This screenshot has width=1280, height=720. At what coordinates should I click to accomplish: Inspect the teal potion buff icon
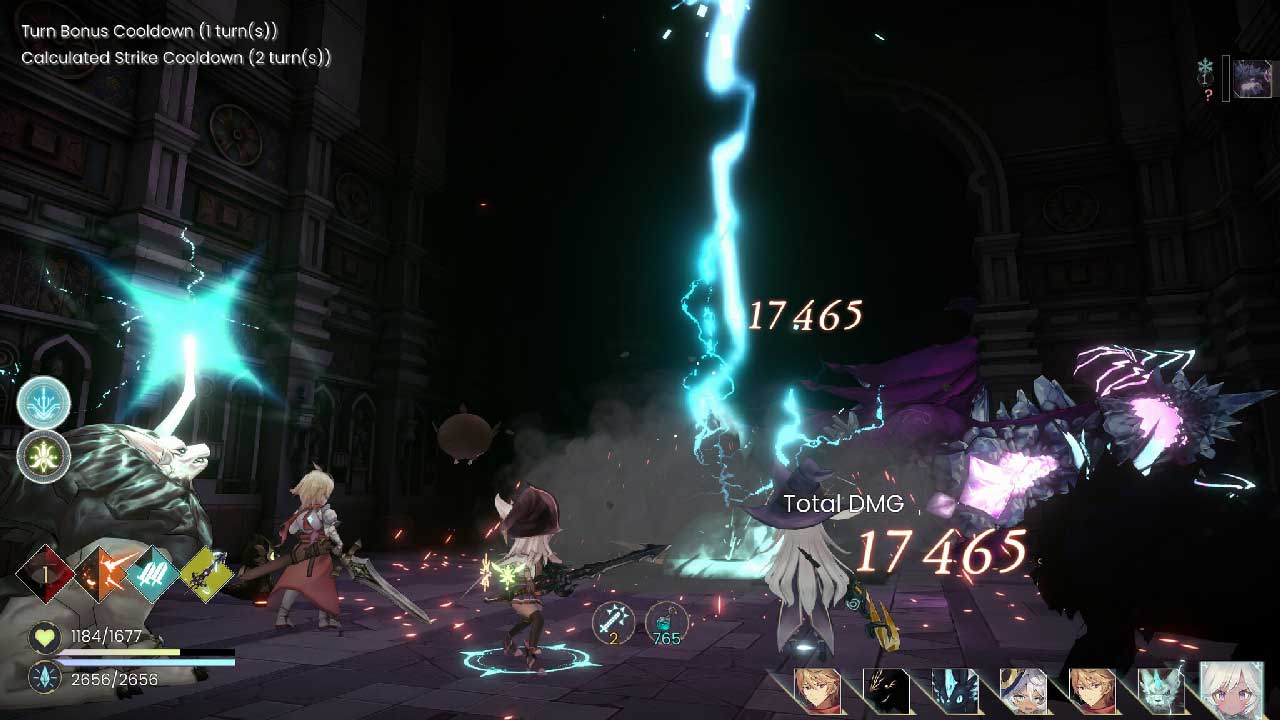(x=665, y=622)
